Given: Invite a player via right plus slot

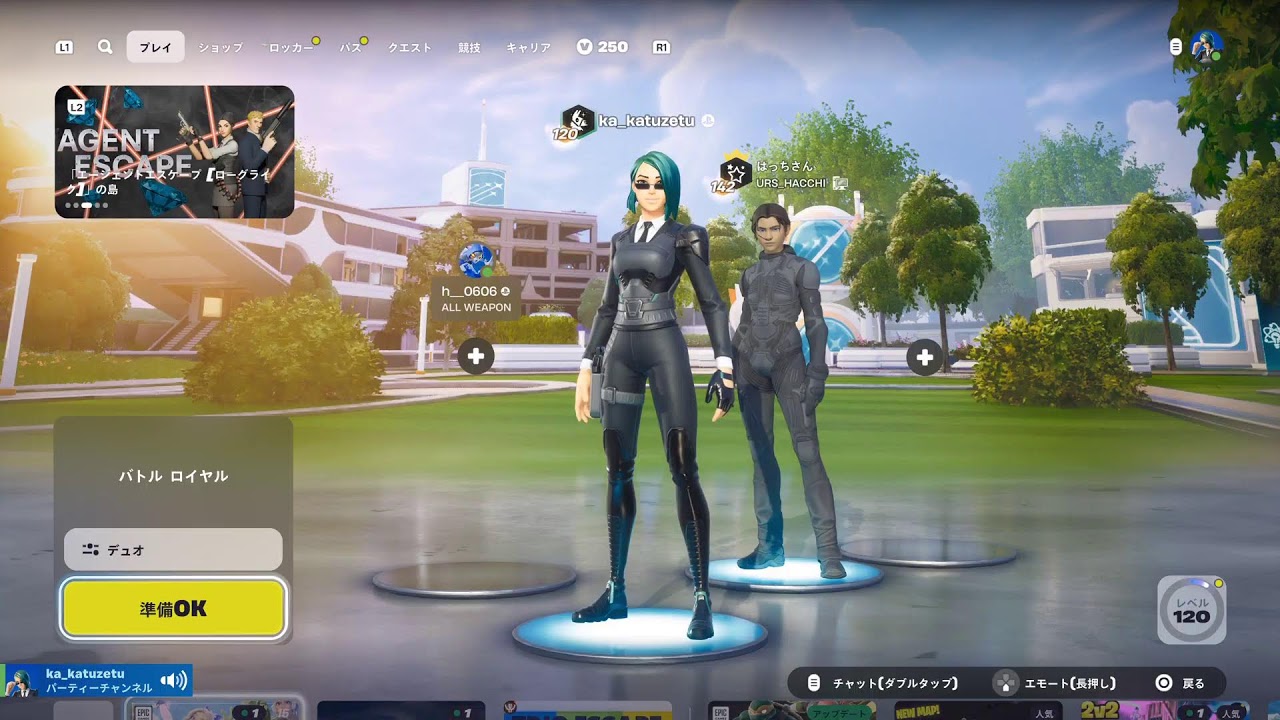Looking at the screenshot, I should click(x=924, y=356).
